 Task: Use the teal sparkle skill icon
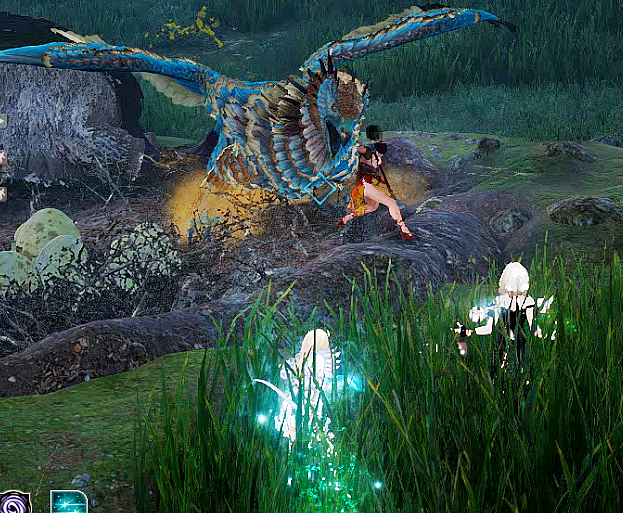(x=68, y=502)
